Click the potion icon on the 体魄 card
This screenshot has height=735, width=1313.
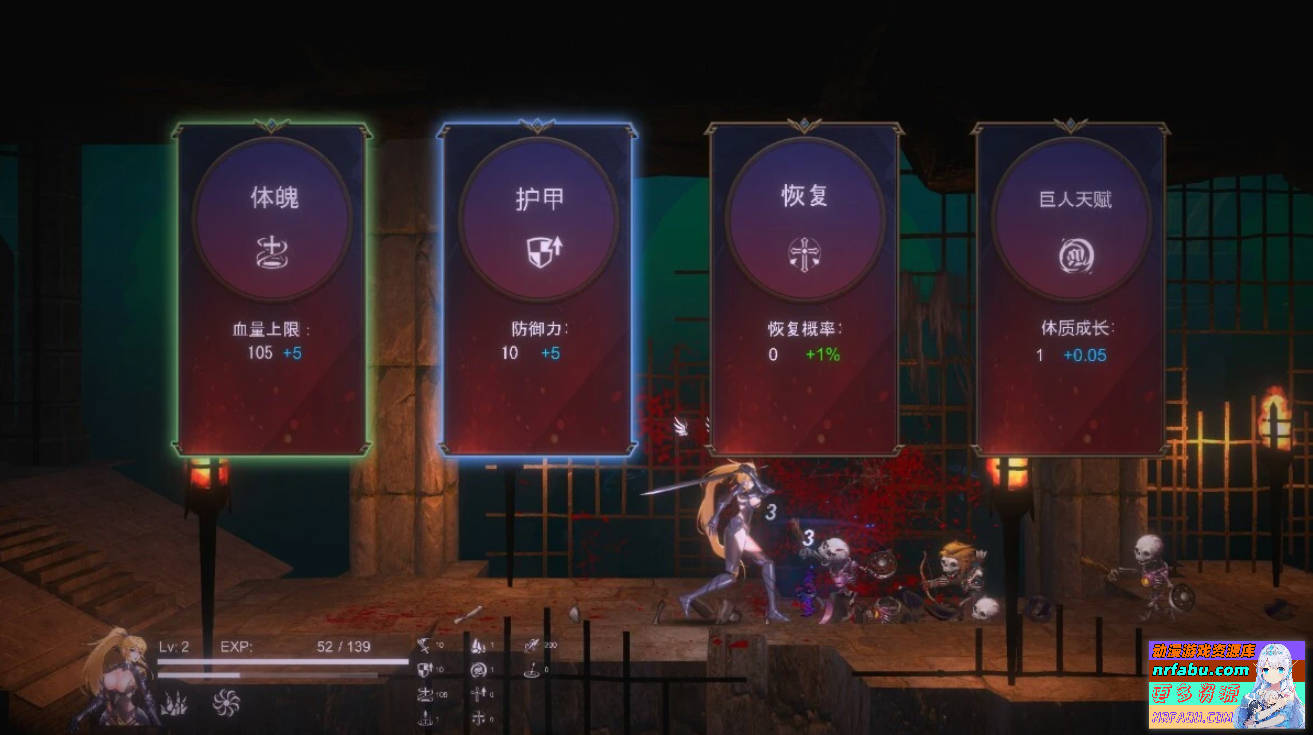[x=270, y=253]
